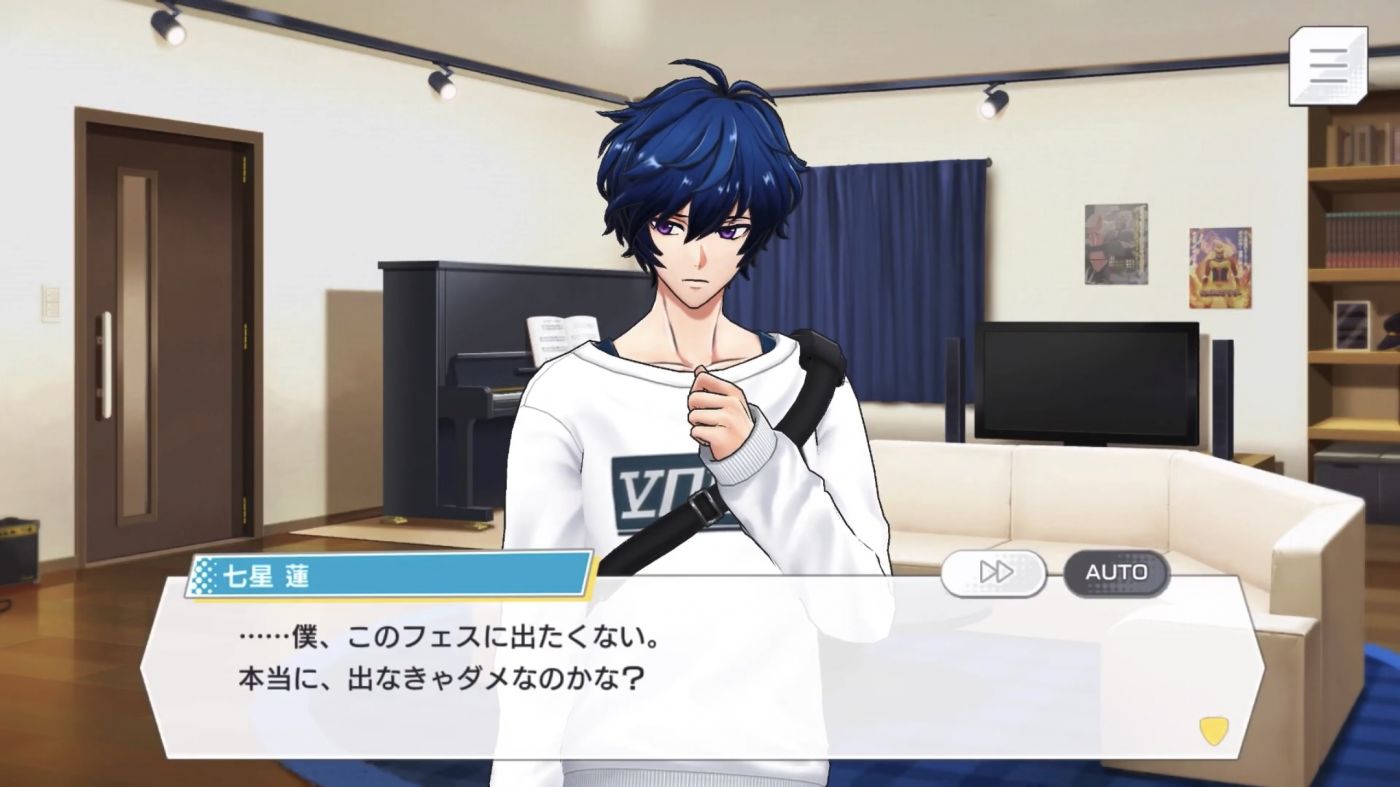Open the hamburger menu

[x=1329, y=66]
